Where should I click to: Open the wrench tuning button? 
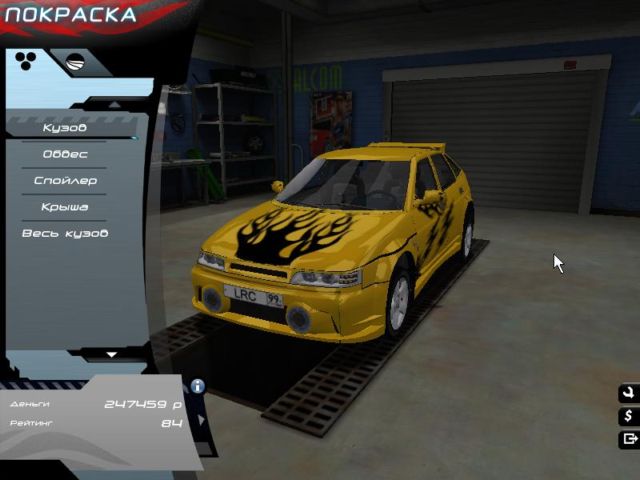628,393
